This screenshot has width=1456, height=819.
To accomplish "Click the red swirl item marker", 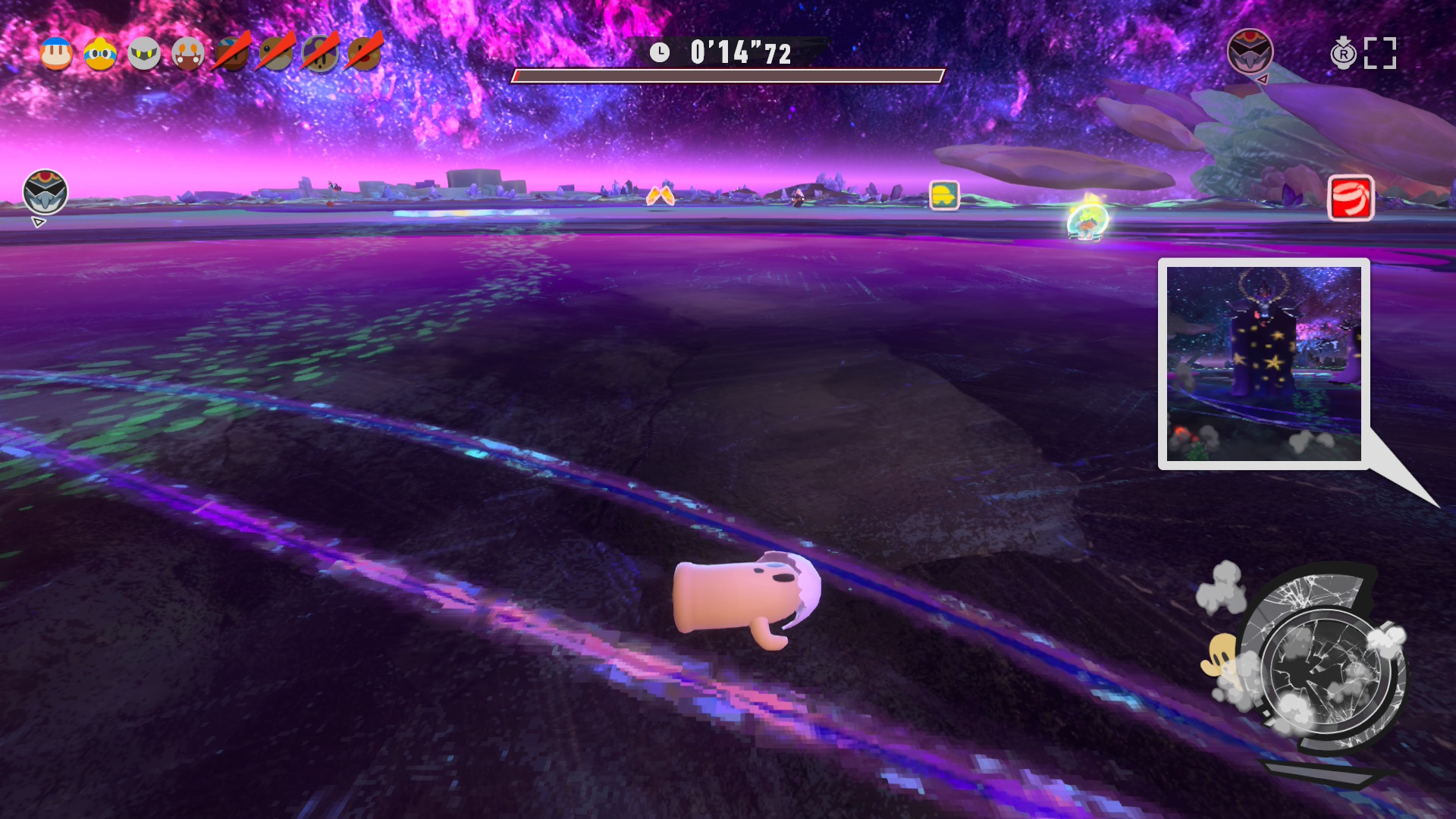I will click(x=1351, y=198).
